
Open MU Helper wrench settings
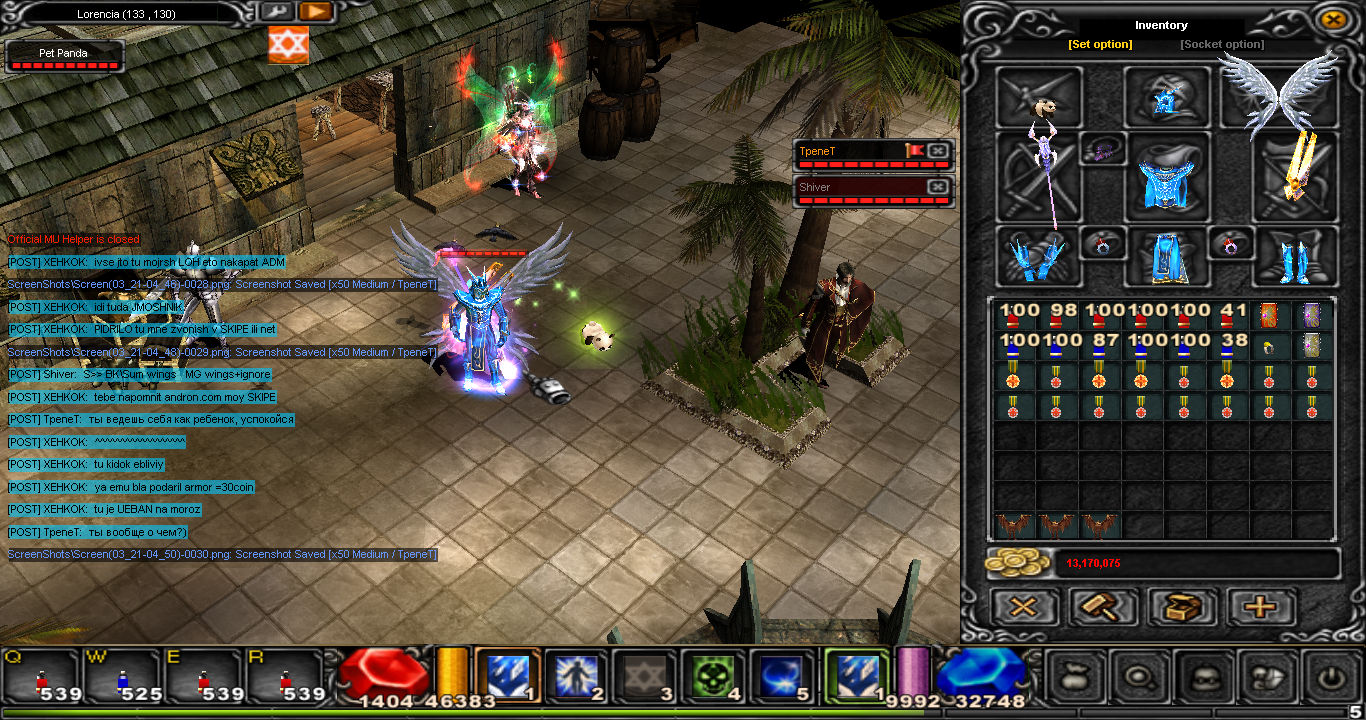pos(276,12)
